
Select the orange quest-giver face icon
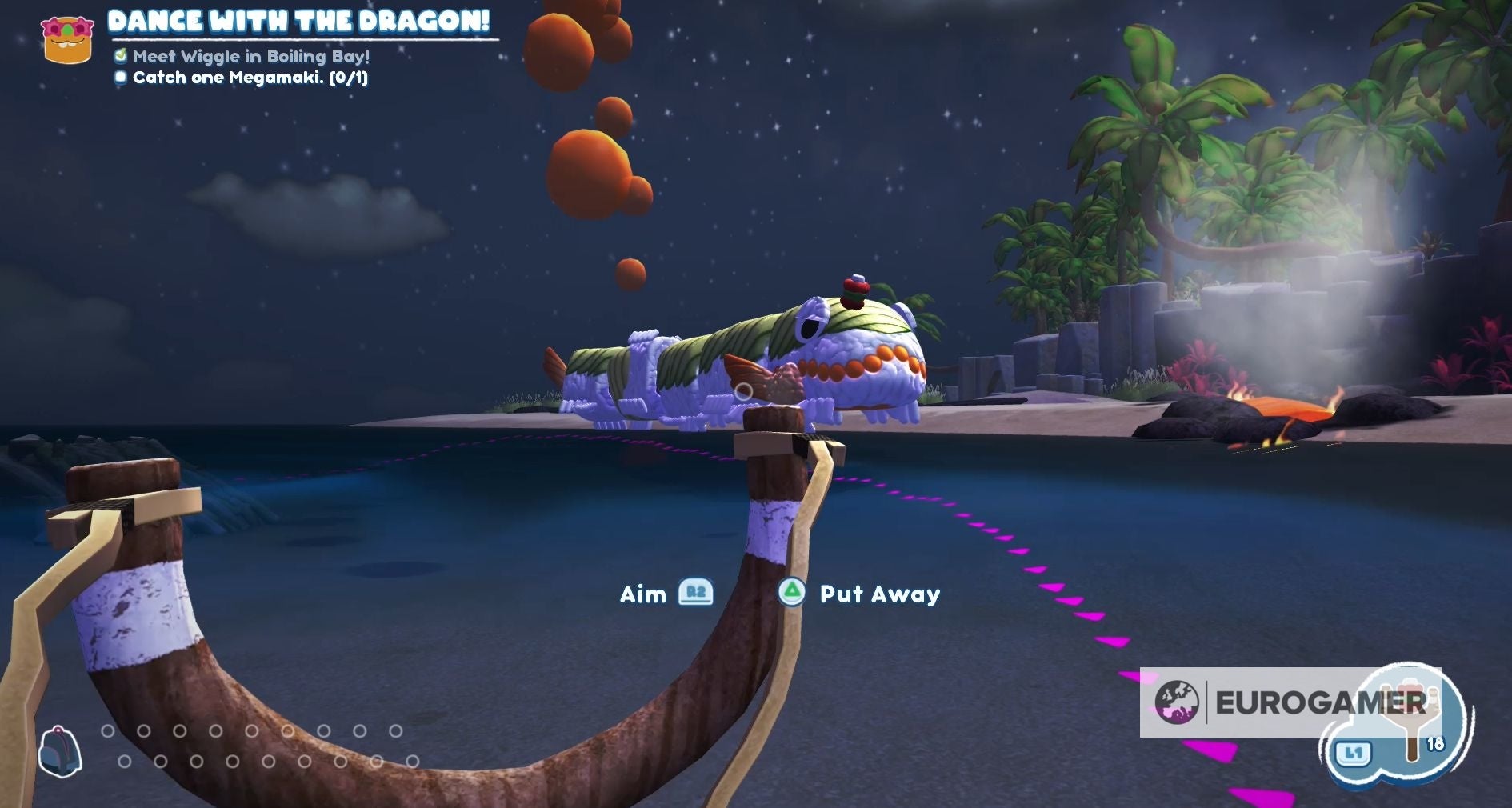tap(67, 40)
